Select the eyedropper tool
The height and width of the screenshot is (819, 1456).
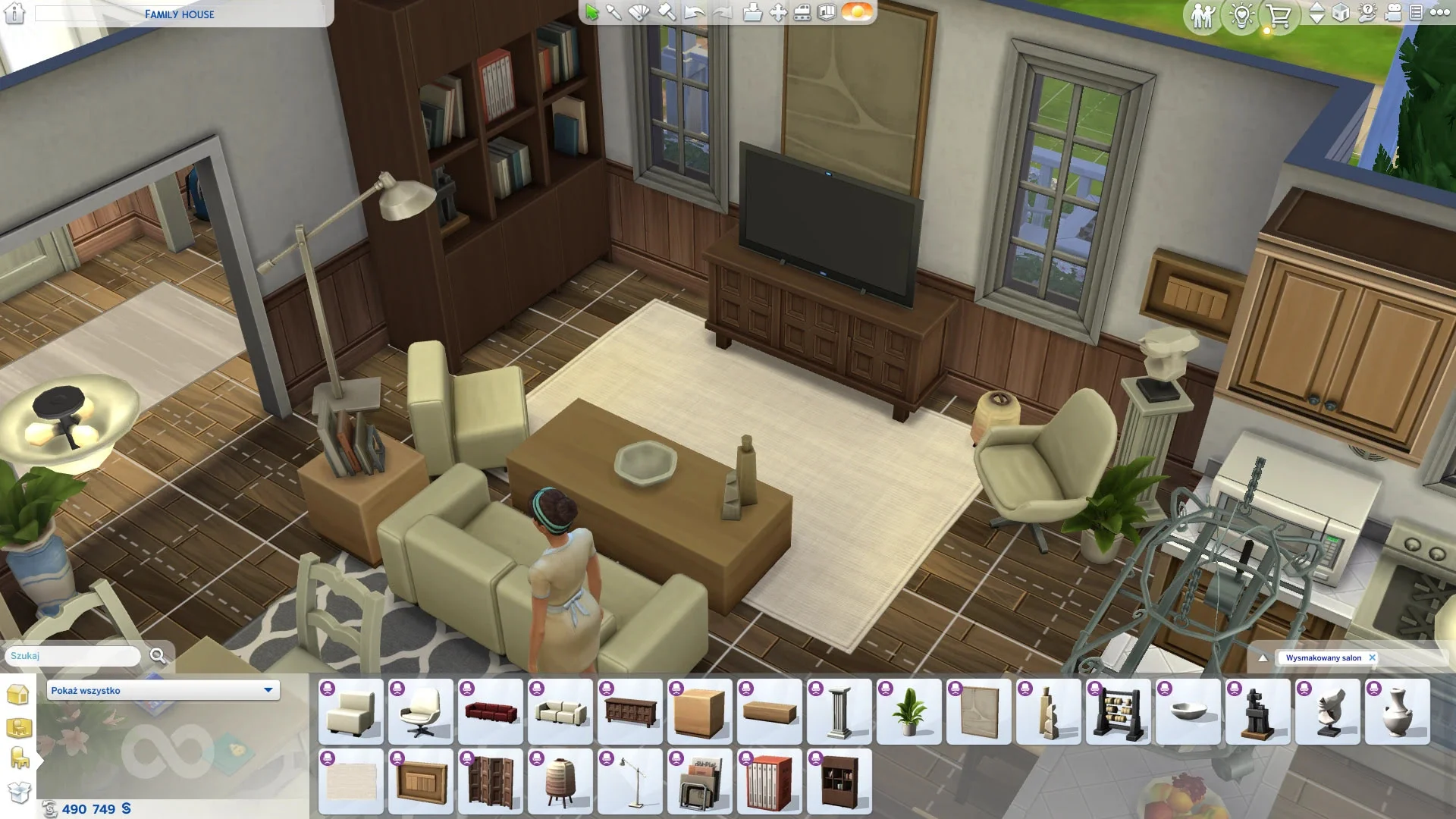tap(613, 13)
